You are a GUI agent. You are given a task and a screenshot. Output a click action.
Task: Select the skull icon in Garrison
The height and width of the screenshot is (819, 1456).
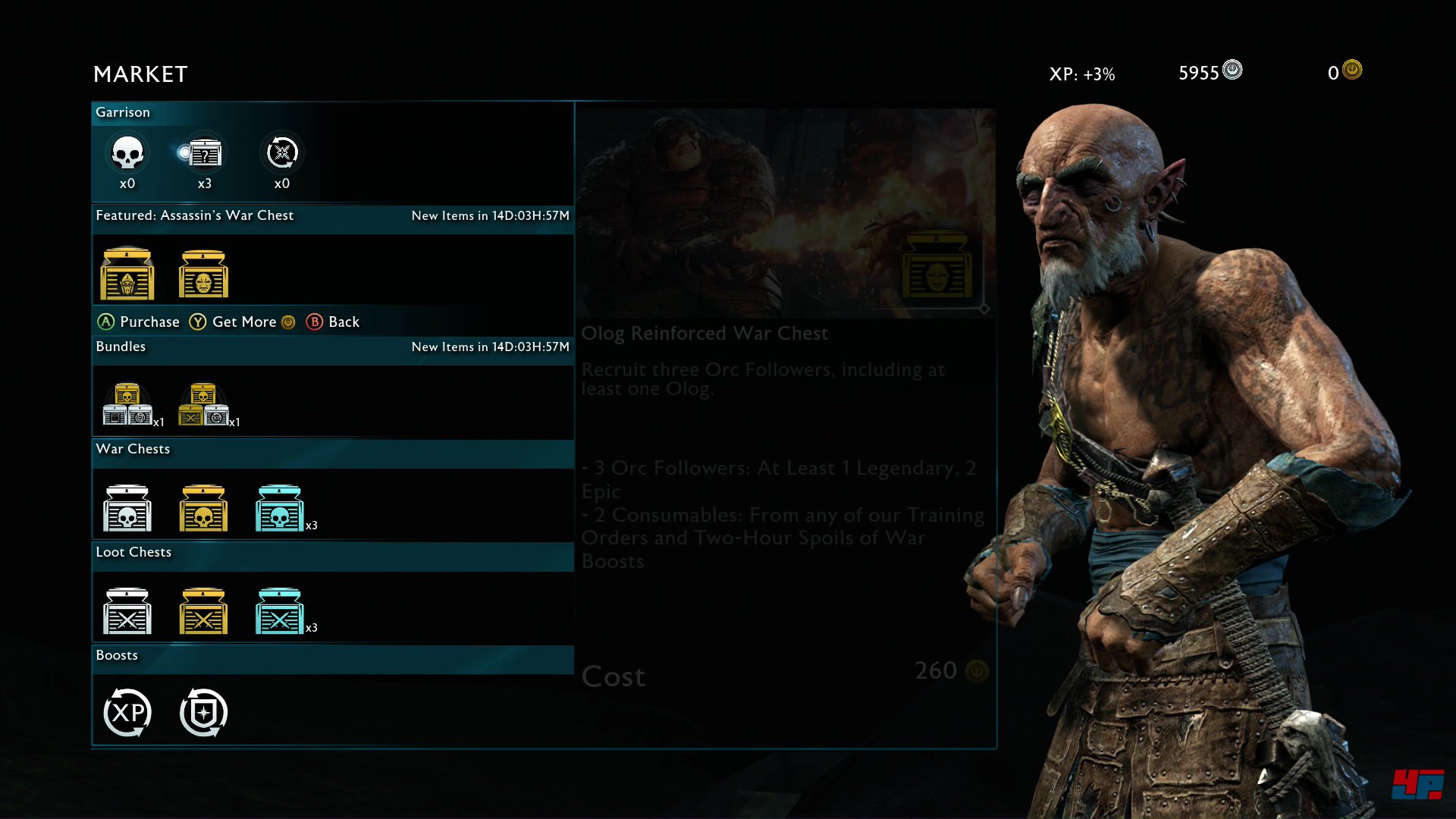pyautogui.click(x=127, y=153)
